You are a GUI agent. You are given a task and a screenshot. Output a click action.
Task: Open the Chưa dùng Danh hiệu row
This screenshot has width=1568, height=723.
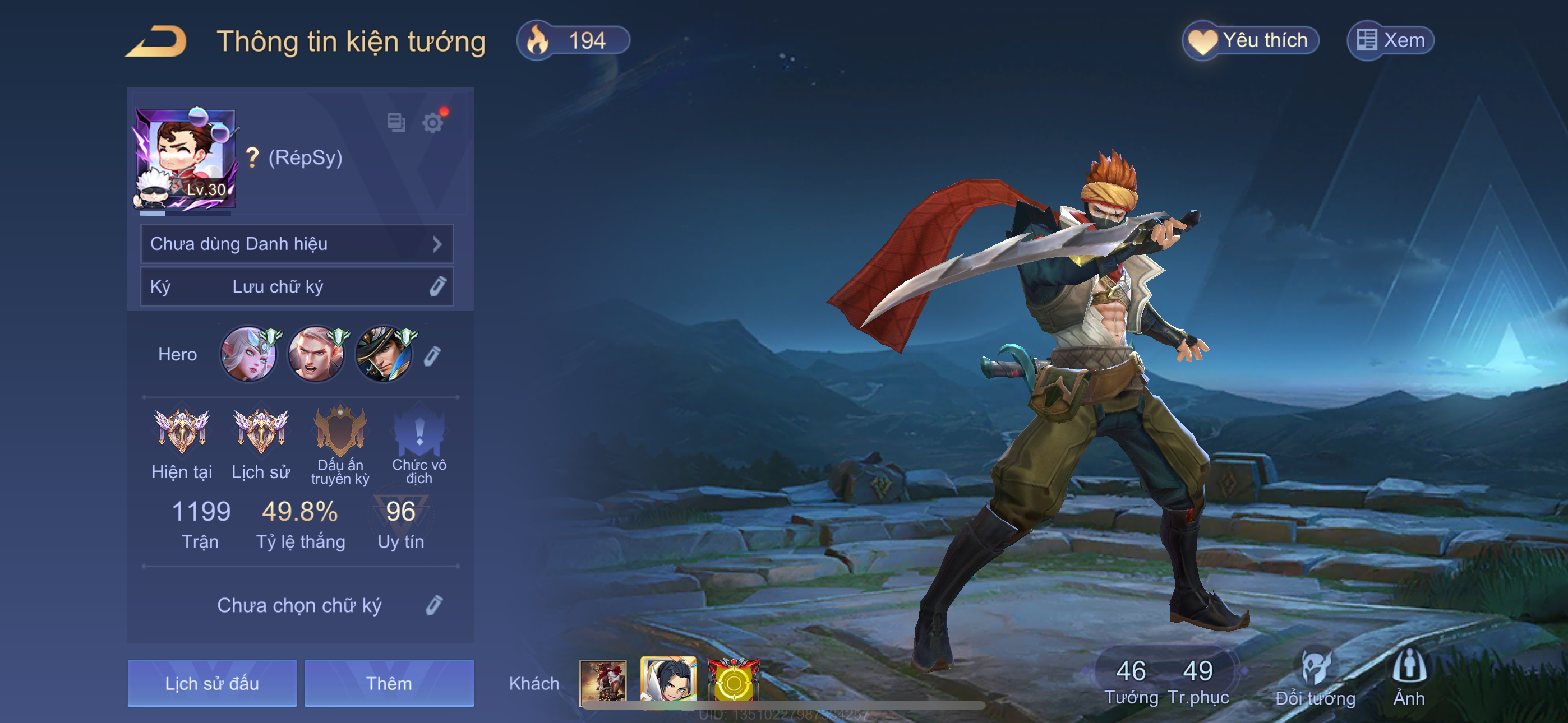click(x=297, y=244)
